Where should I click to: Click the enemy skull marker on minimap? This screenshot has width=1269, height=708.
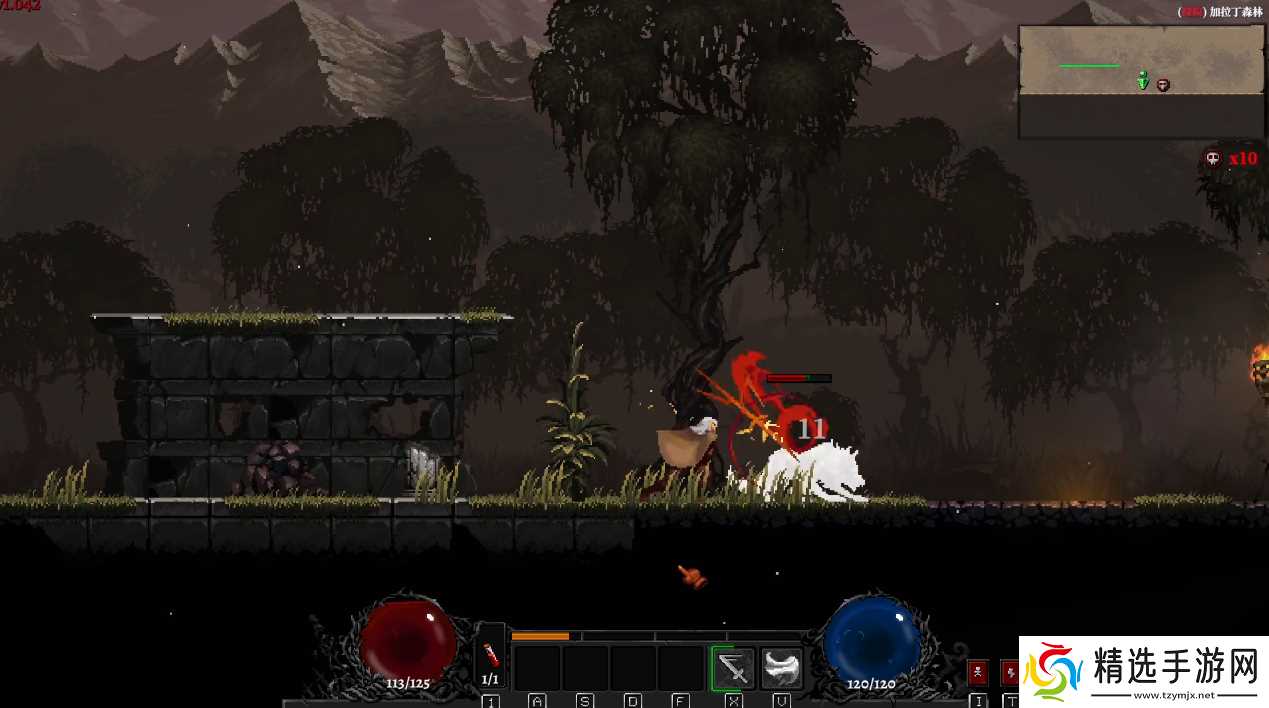pos(1163,85)
